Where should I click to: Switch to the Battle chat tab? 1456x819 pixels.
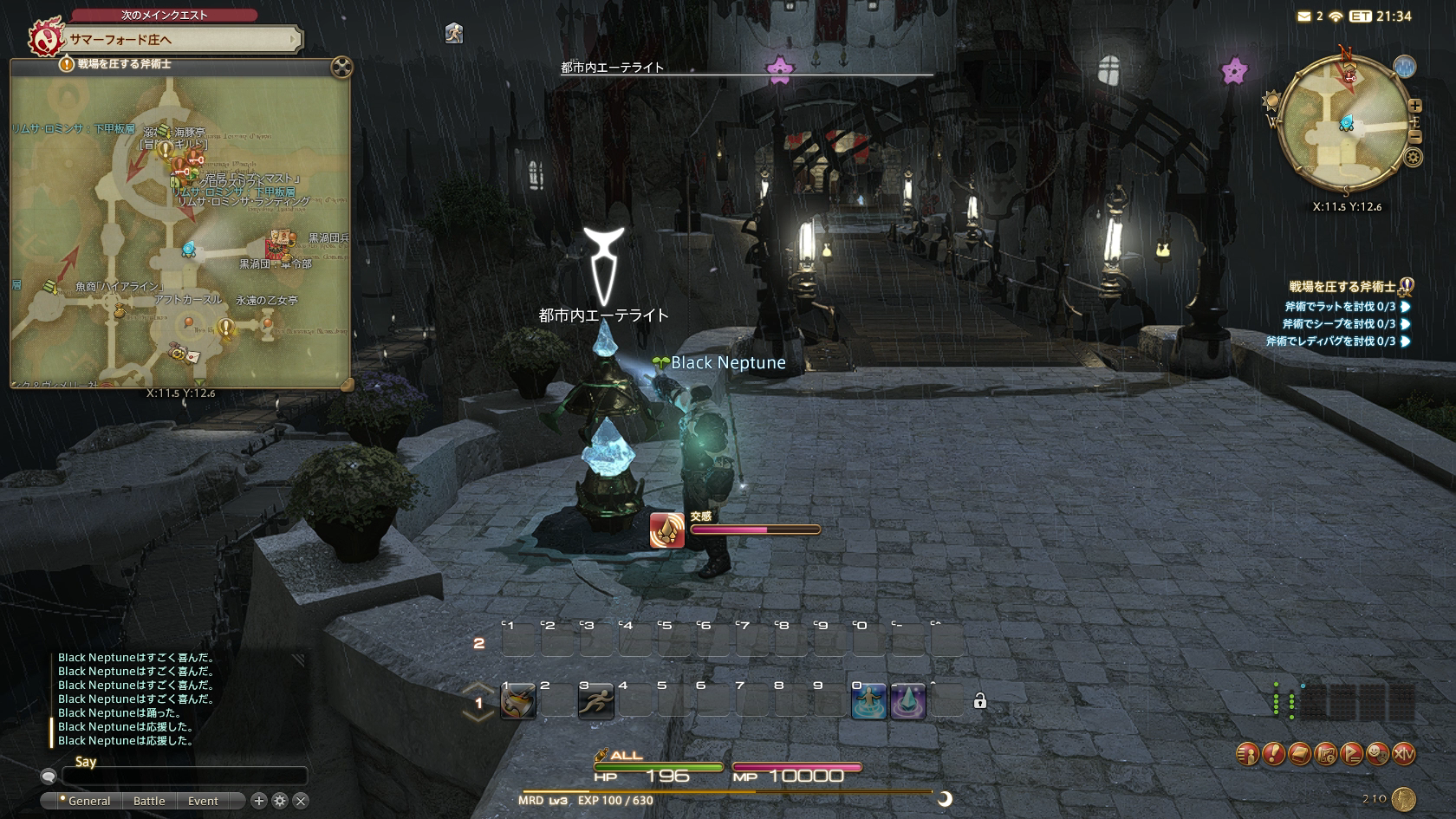click(149, 801)
